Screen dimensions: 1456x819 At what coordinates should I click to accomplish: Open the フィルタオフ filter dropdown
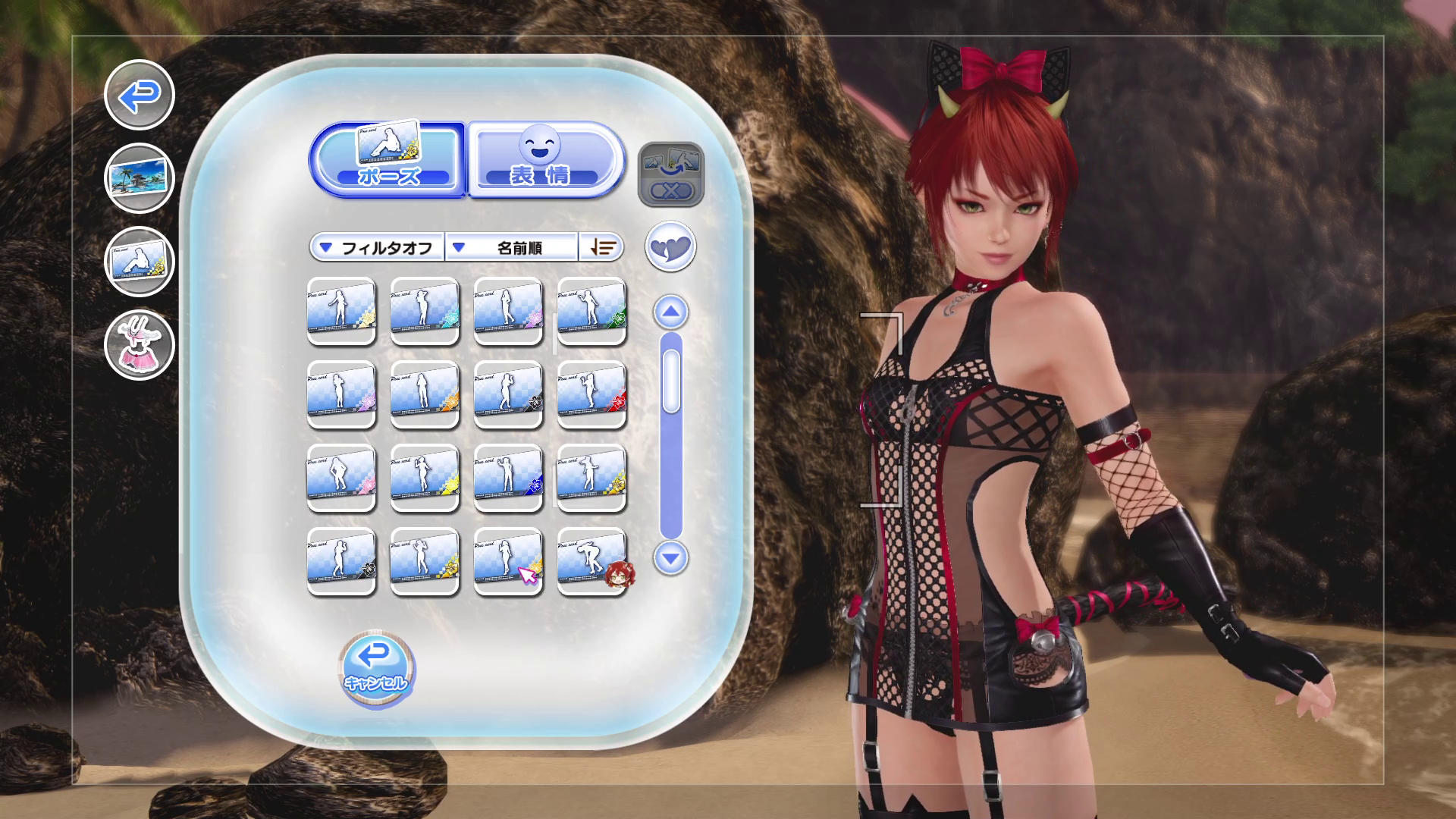(x=378, y=248)
